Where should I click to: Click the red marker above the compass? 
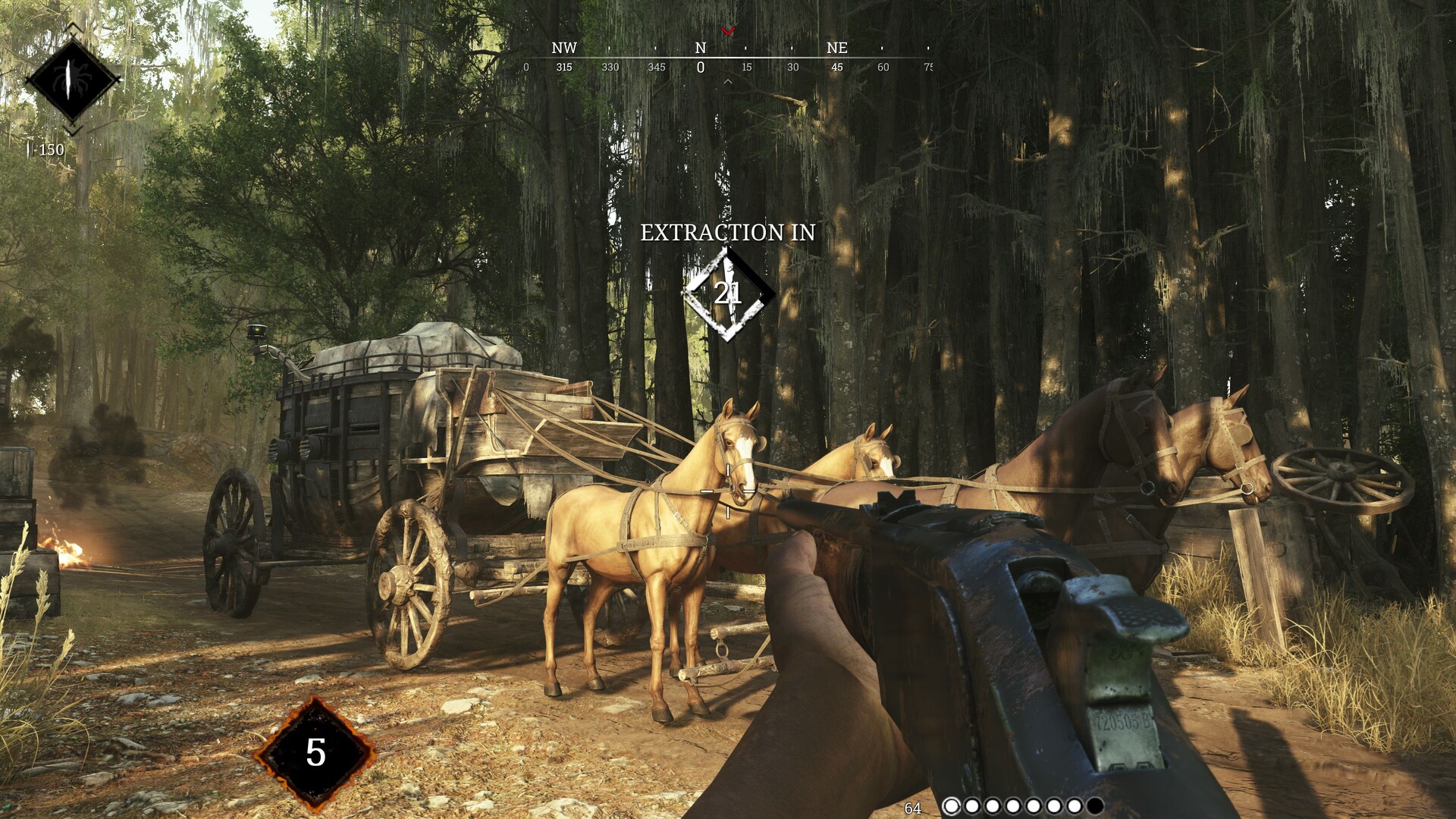tap(728, 31)
